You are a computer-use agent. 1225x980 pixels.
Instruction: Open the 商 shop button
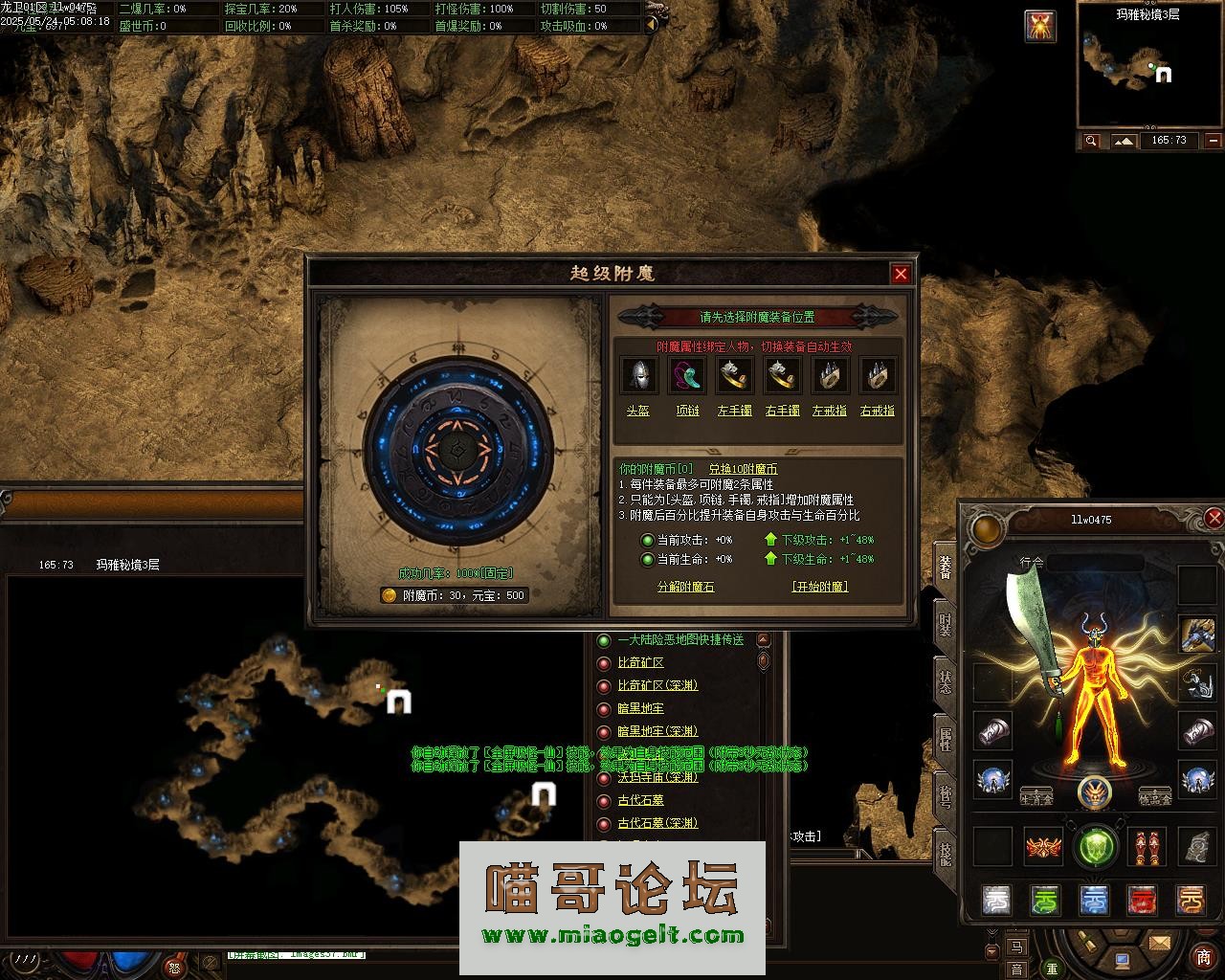1203,958
